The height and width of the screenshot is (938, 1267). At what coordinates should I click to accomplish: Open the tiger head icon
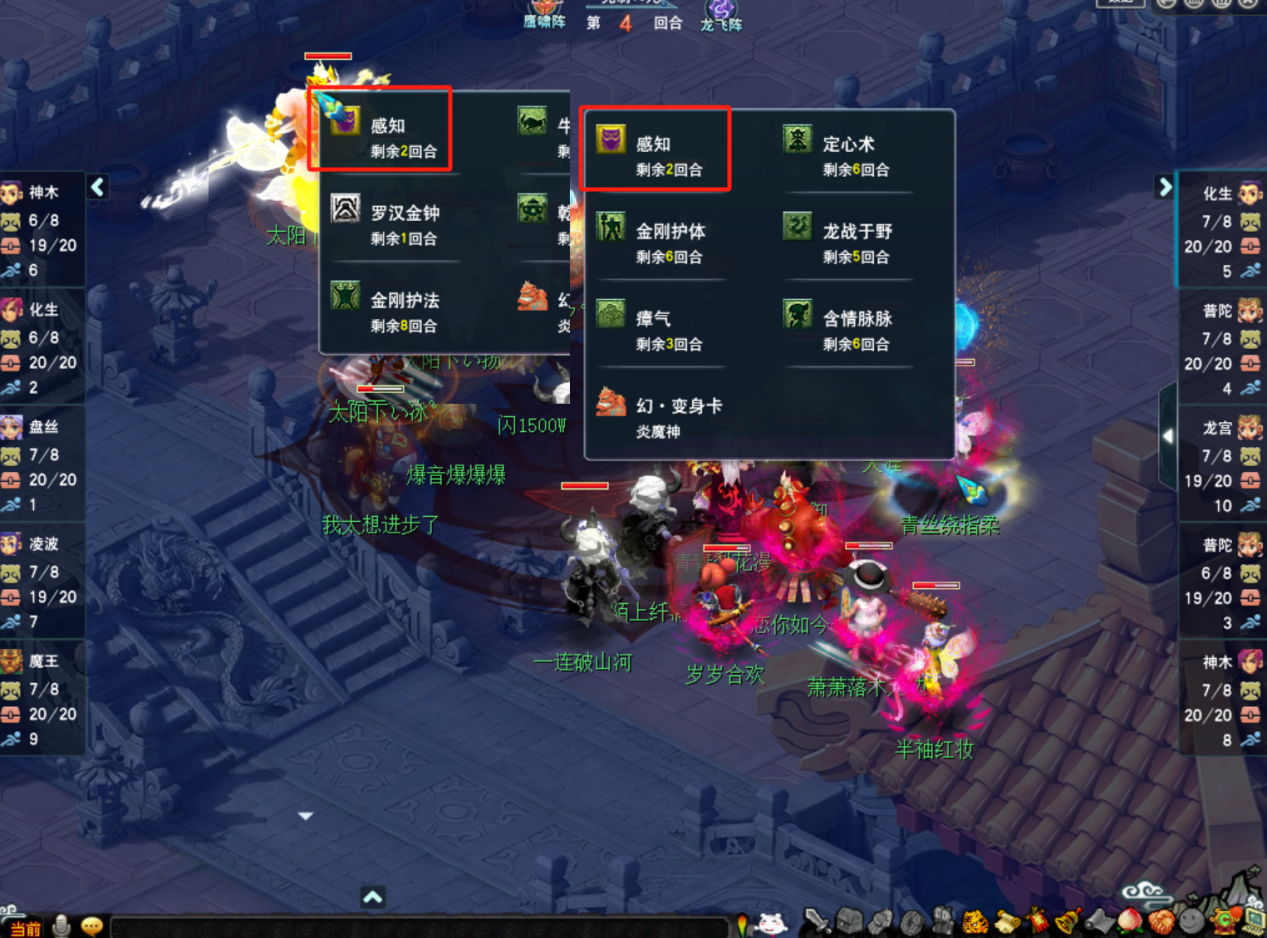pyautogui.click(x=976, y=921)
